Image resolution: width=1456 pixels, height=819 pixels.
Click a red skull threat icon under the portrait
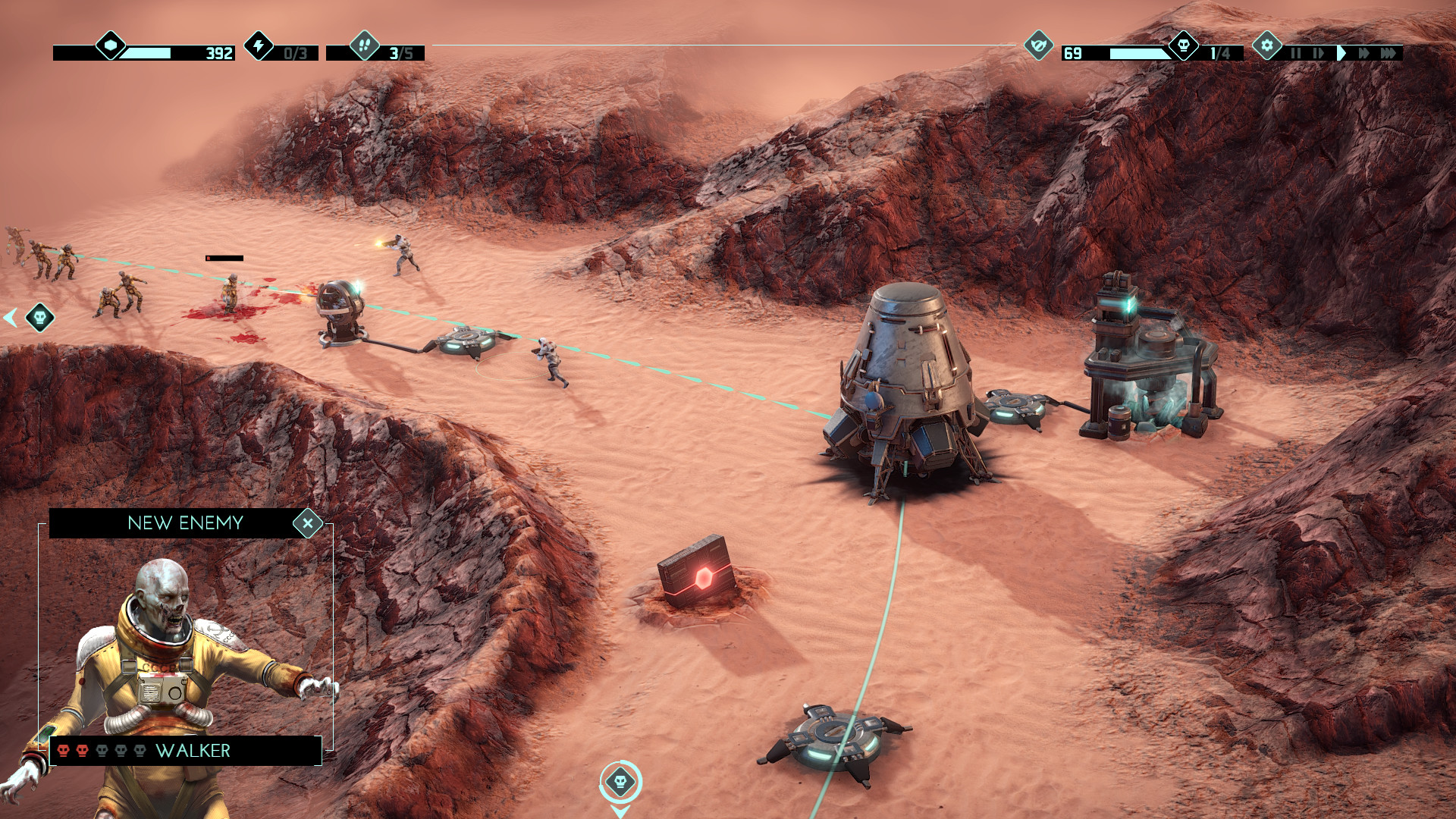click(64, 752)
